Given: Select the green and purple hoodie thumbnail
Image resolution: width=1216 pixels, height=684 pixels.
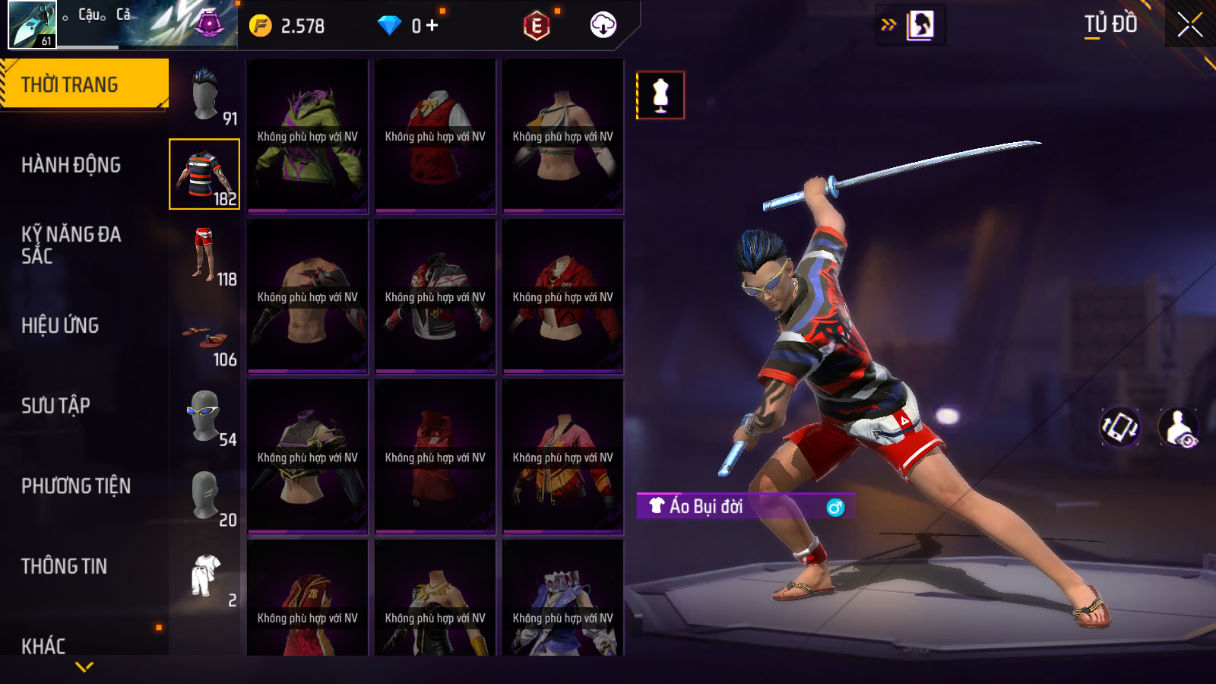Looking at the screenshot, I should click(308, 136).
